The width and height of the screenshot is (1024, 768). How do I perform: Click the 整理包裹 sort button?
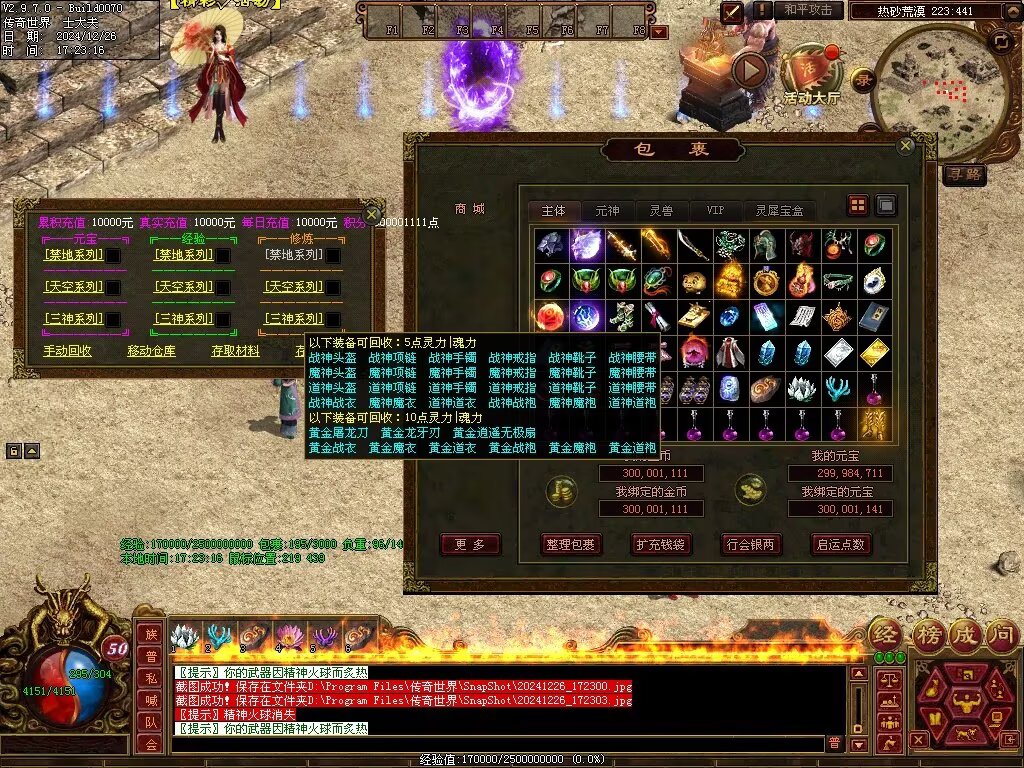tap(571, 545)
